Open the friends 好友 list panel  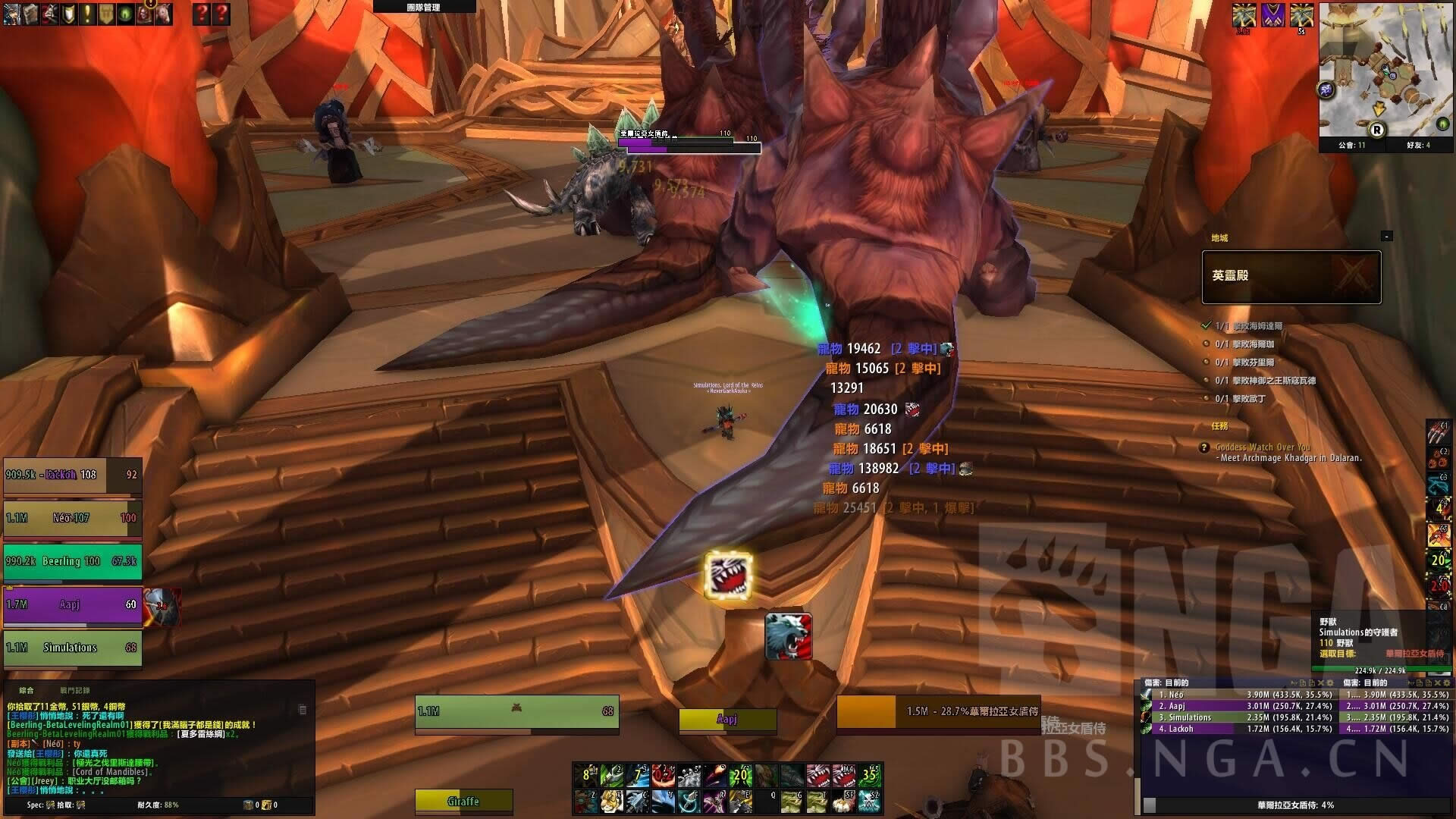click(x=1418, y=145)
